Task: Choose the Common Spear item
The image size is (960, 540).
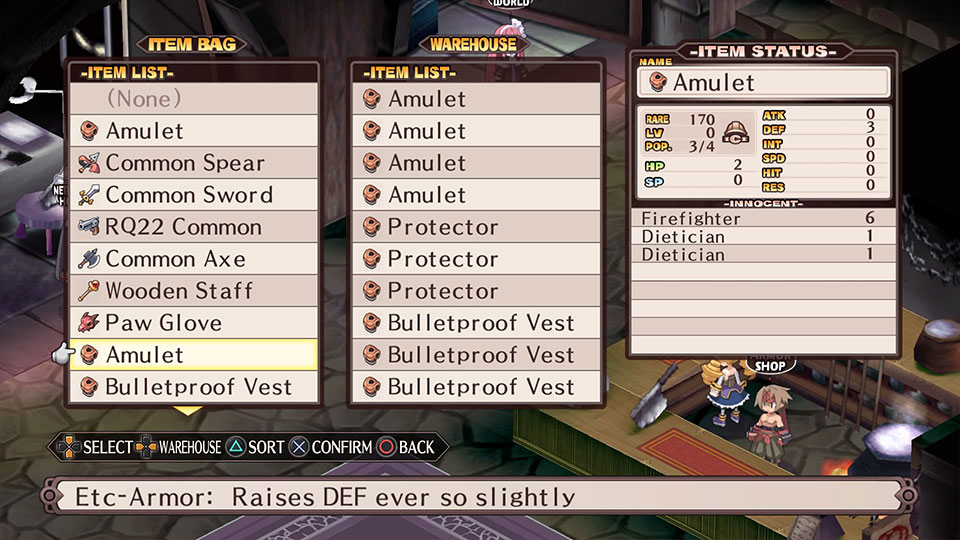Action: point(193,163)
